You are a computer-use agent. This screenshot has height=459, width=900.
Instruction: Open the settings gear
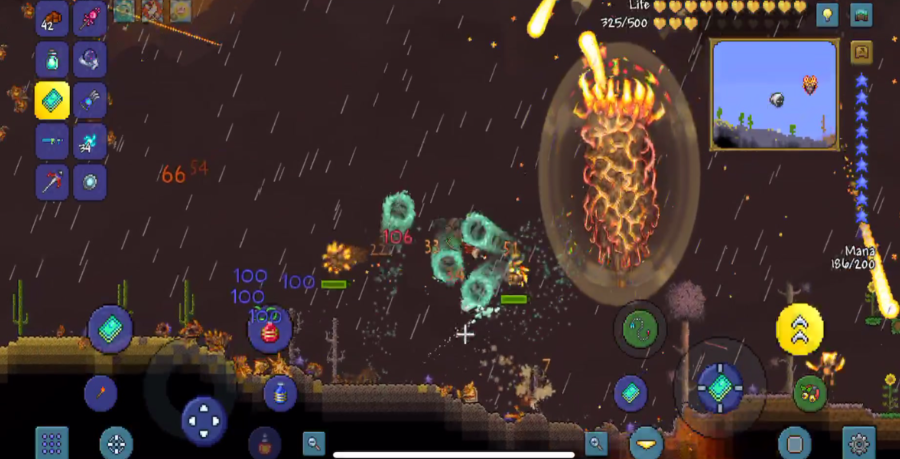[x=858, y=443]
